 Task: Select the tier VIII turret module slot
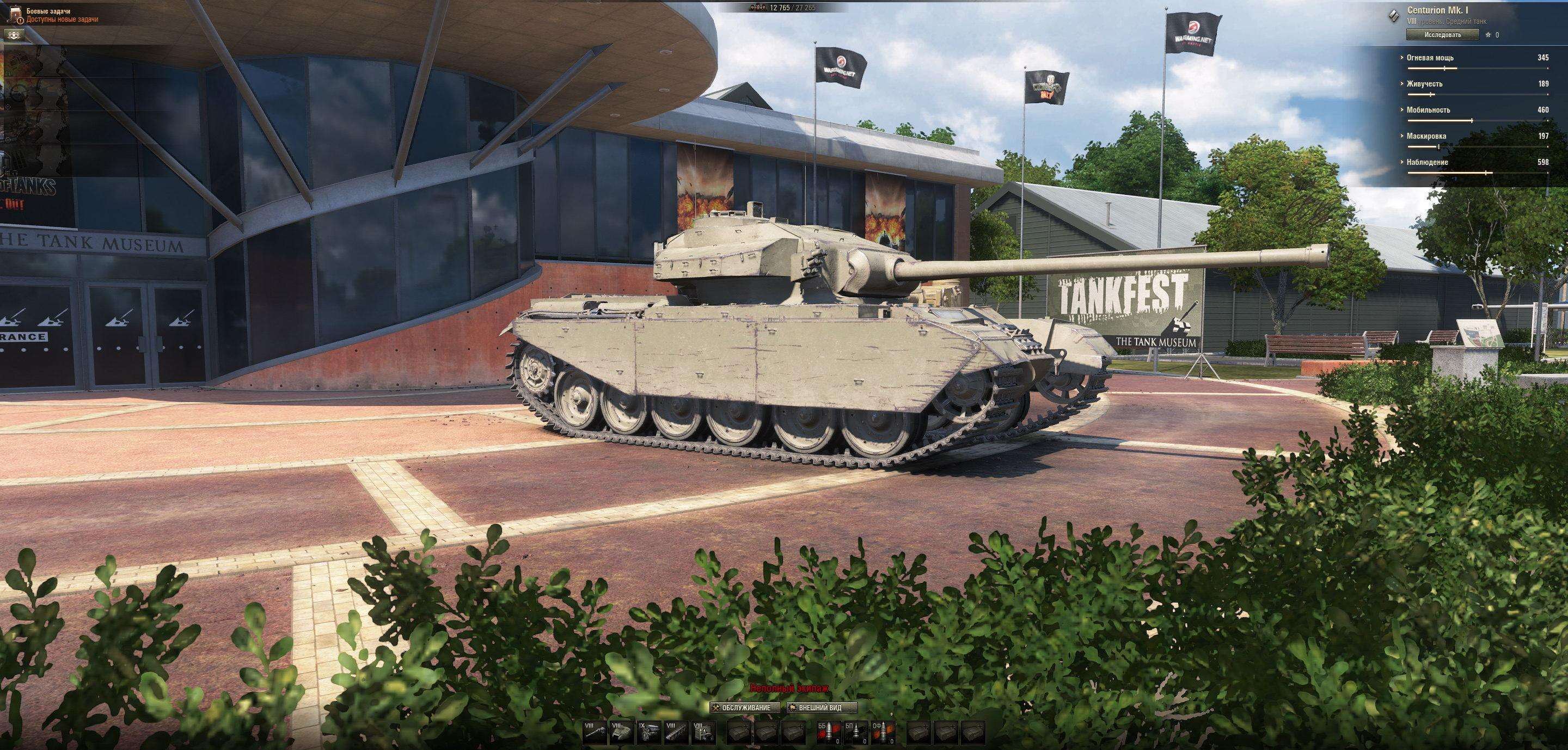pyautogui.click(x=621, y=733)
